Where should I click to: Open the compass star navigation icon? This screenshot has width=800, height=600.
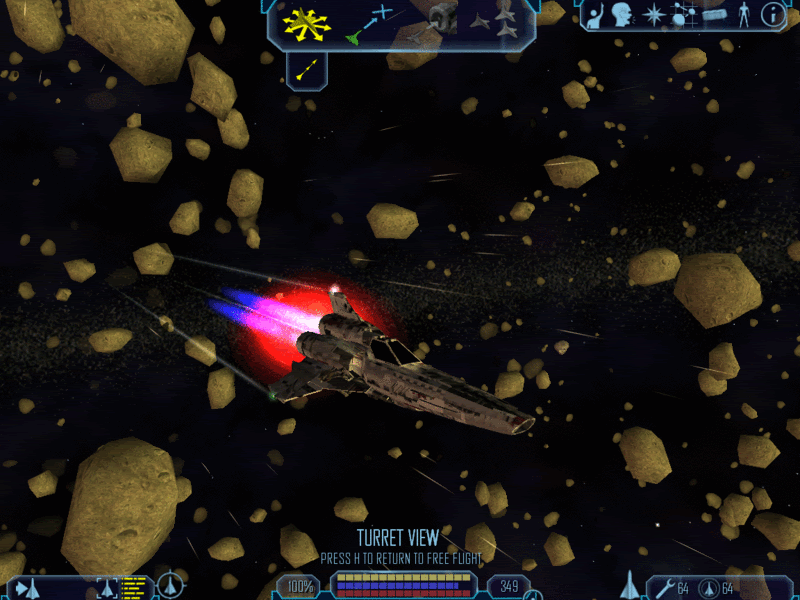[x=654, y=15]
